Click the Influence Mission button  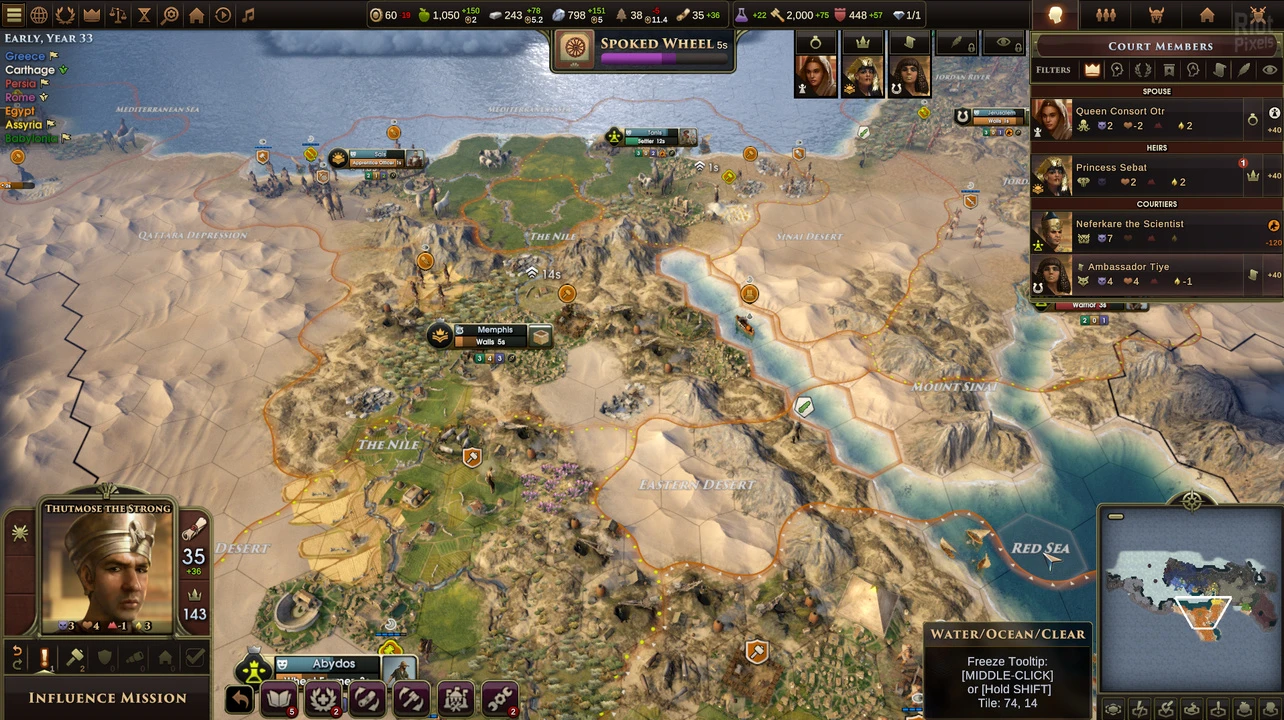[x=107, y=698]
